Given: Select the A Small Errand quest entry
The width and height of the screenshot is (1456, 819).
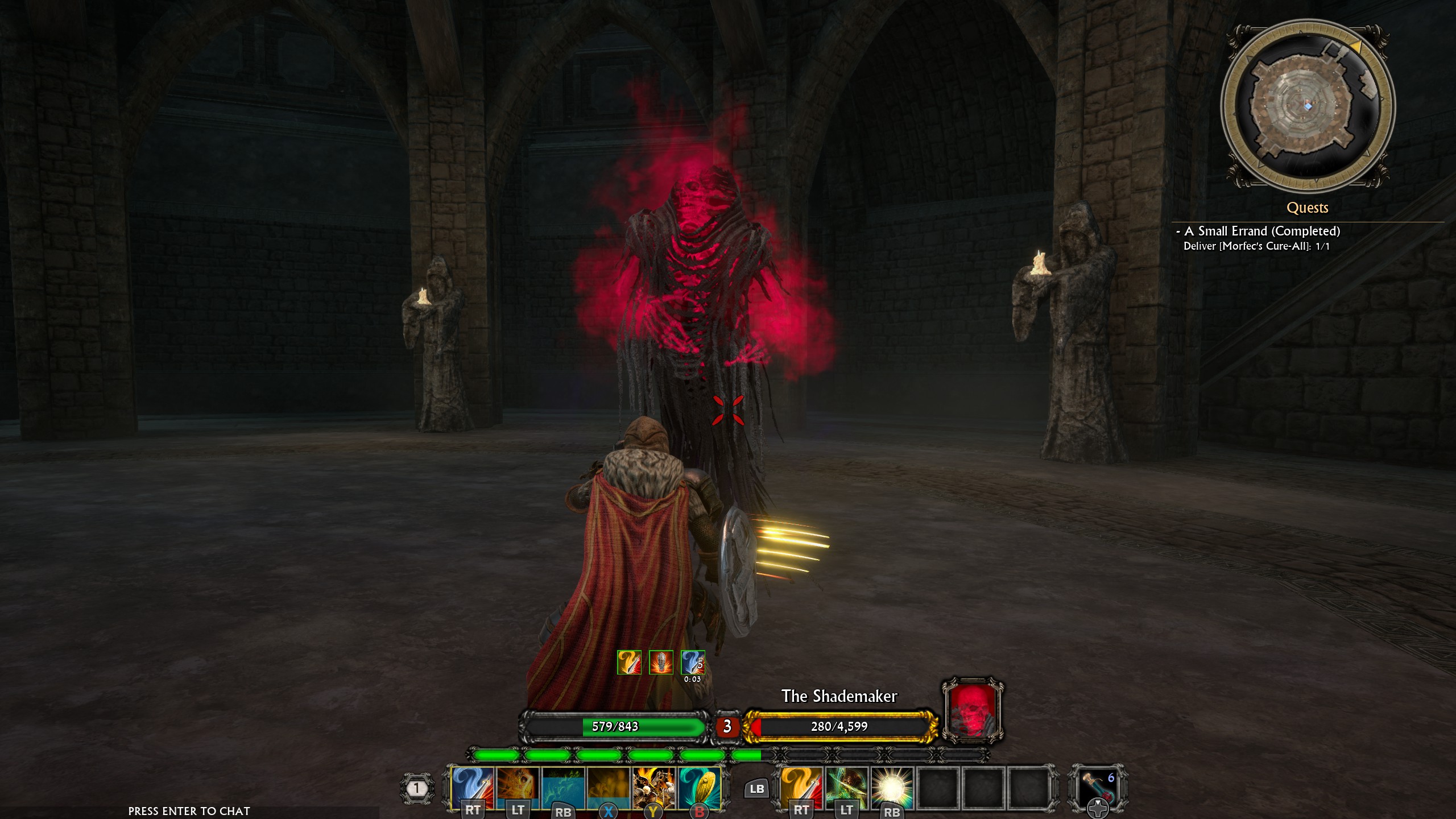Looking at the screenshot, I should 1261,231.
